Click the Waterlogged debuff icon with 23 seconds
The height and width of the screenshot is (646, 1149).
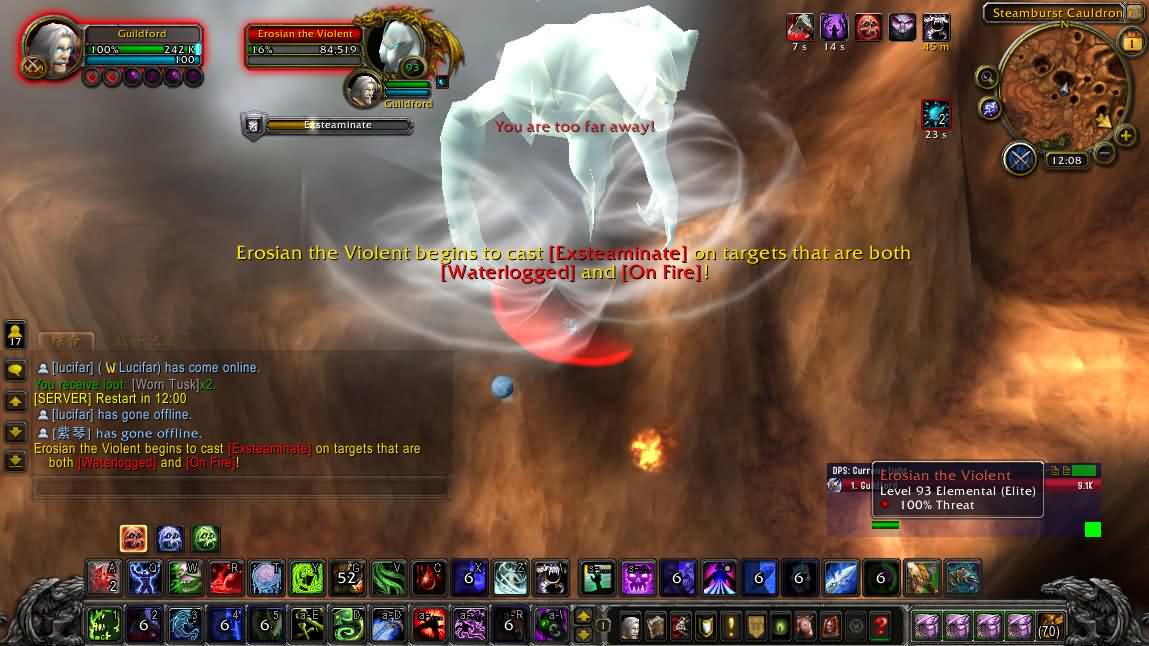click(x=936, y=115)
